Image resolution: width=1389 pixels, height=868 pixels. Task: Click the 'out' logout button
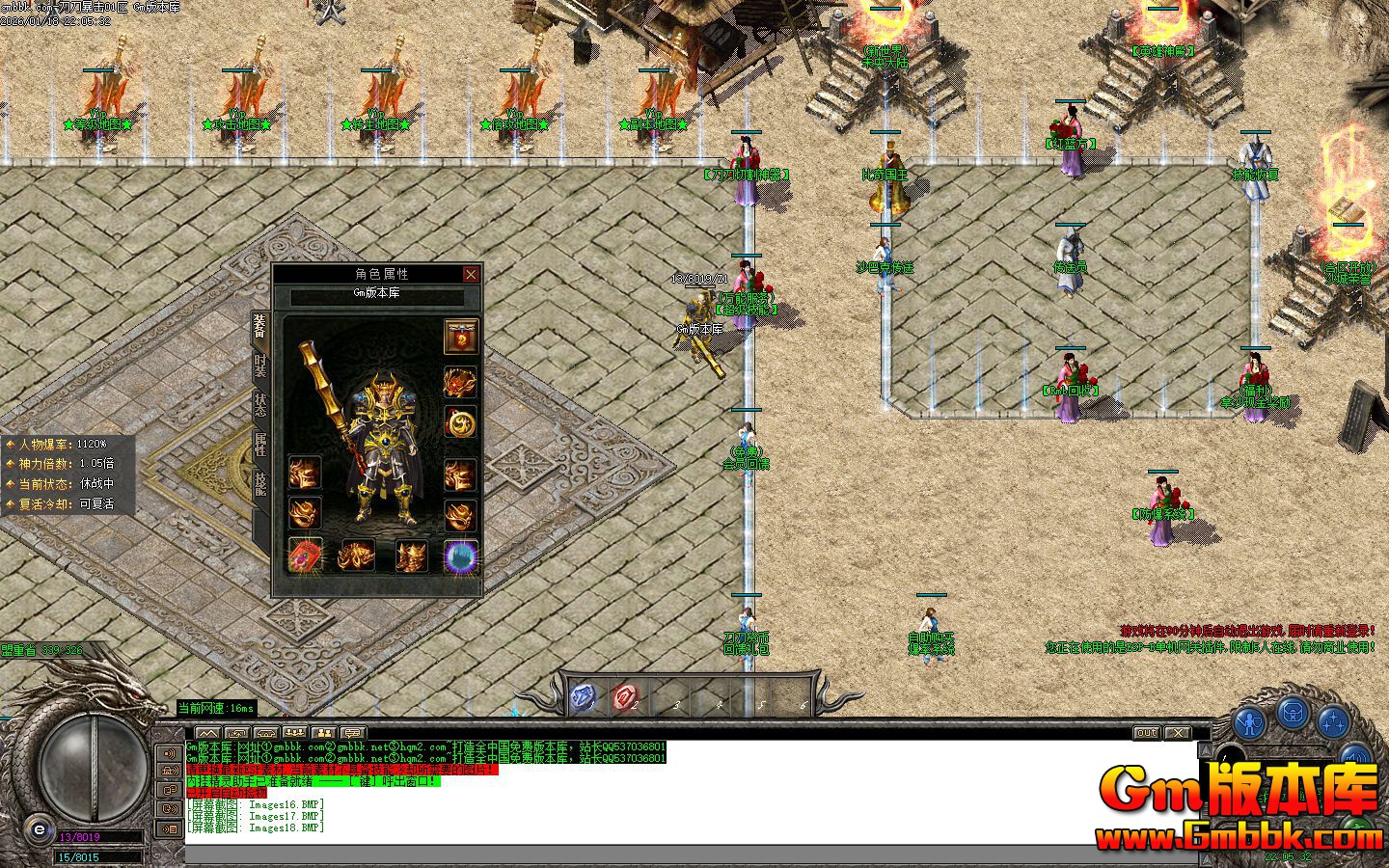coord(1146,733)
